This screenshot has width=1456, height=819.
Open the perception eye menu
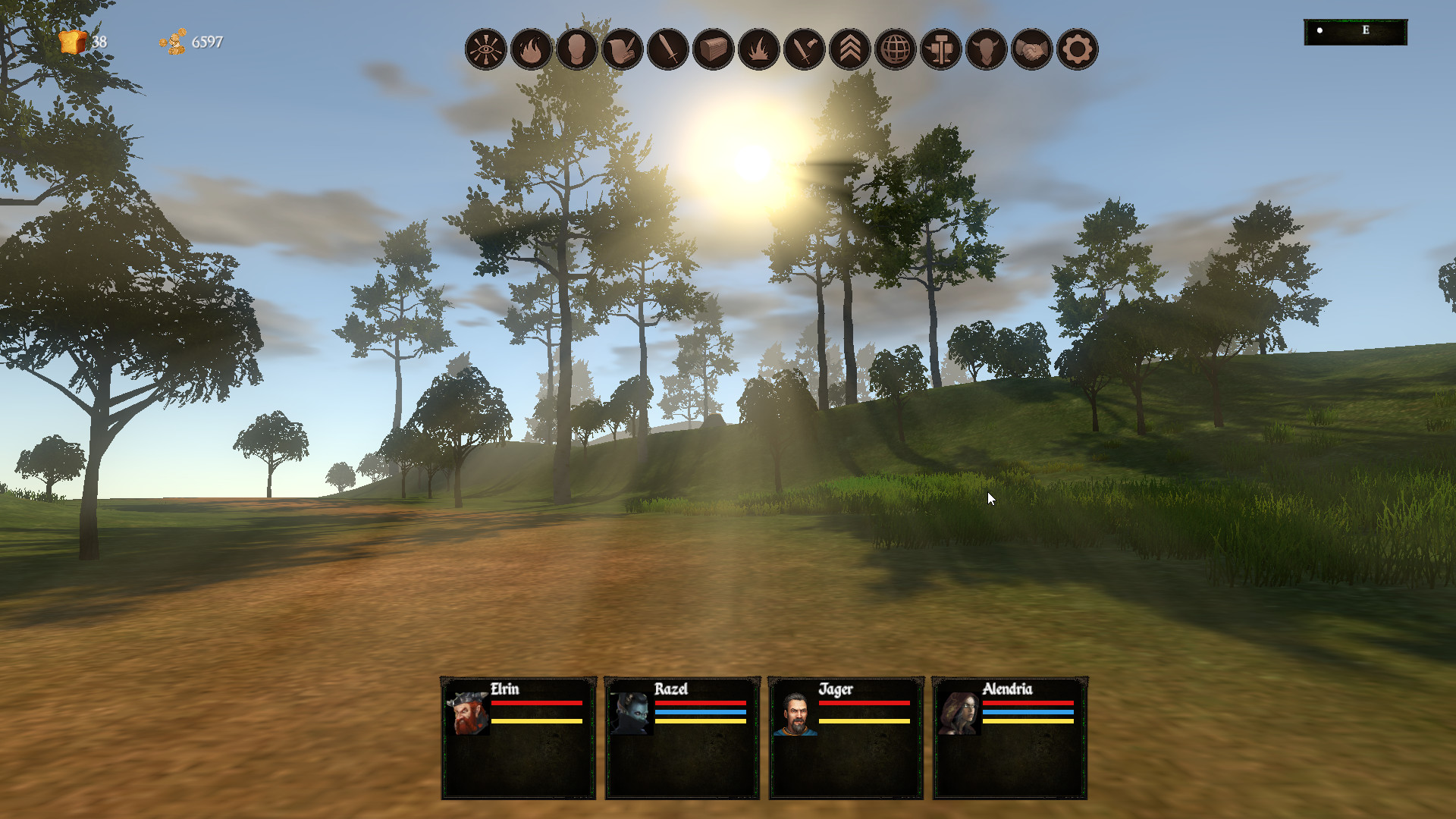pyautogui.click(x=486, y=49)
